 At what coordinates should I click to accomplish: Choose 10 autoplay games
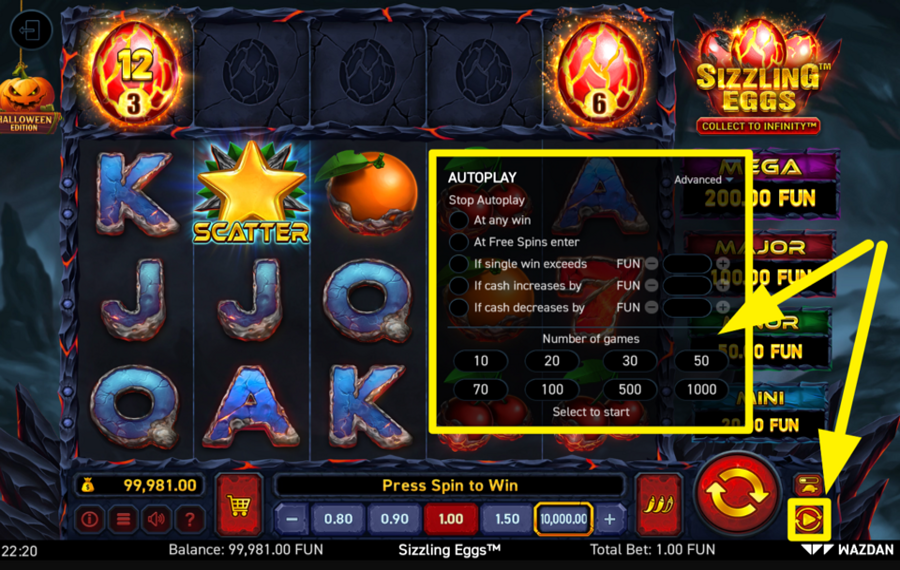481,361
